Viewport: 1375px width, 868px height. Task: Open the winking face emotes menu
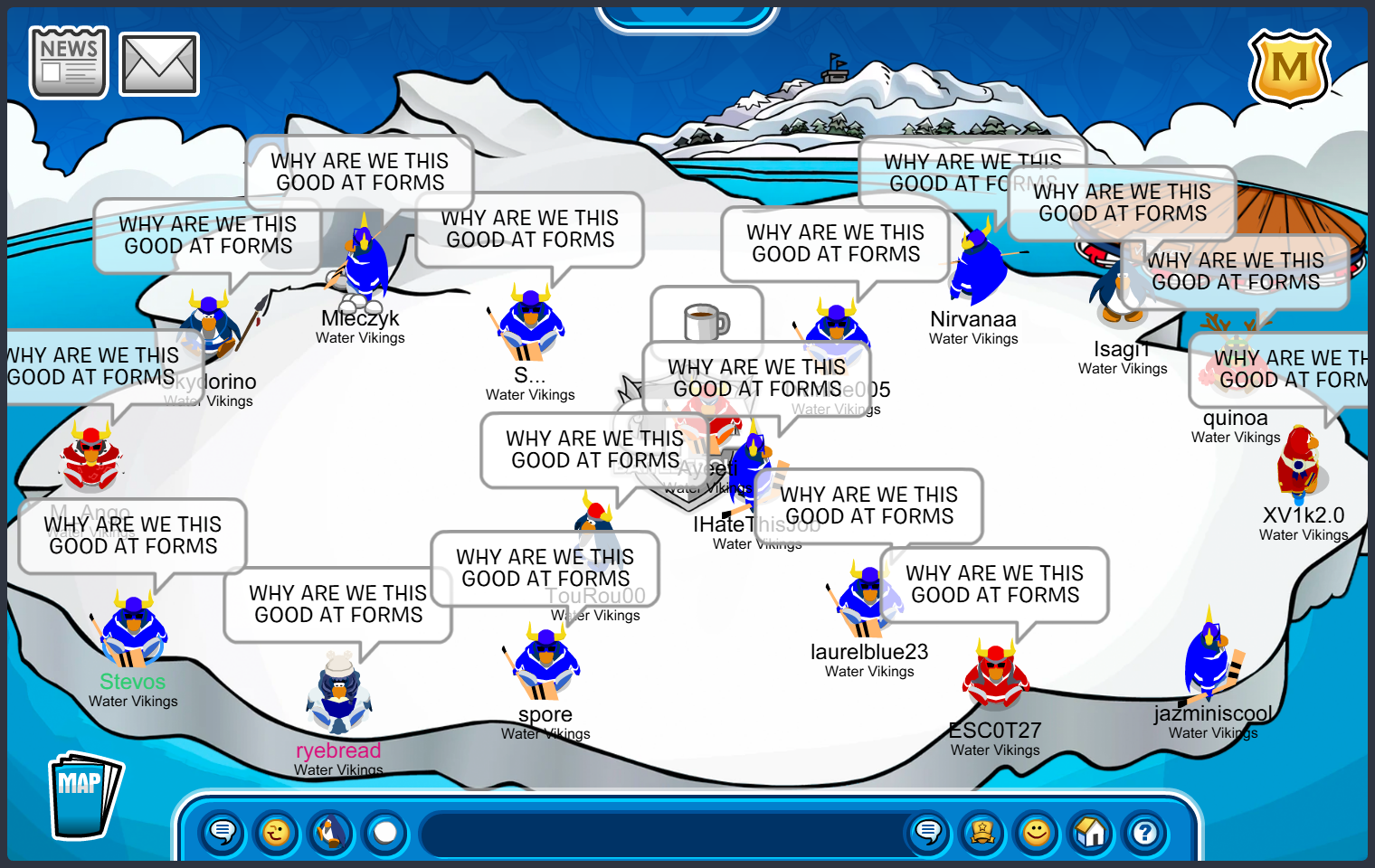click(x=277, y=832)
